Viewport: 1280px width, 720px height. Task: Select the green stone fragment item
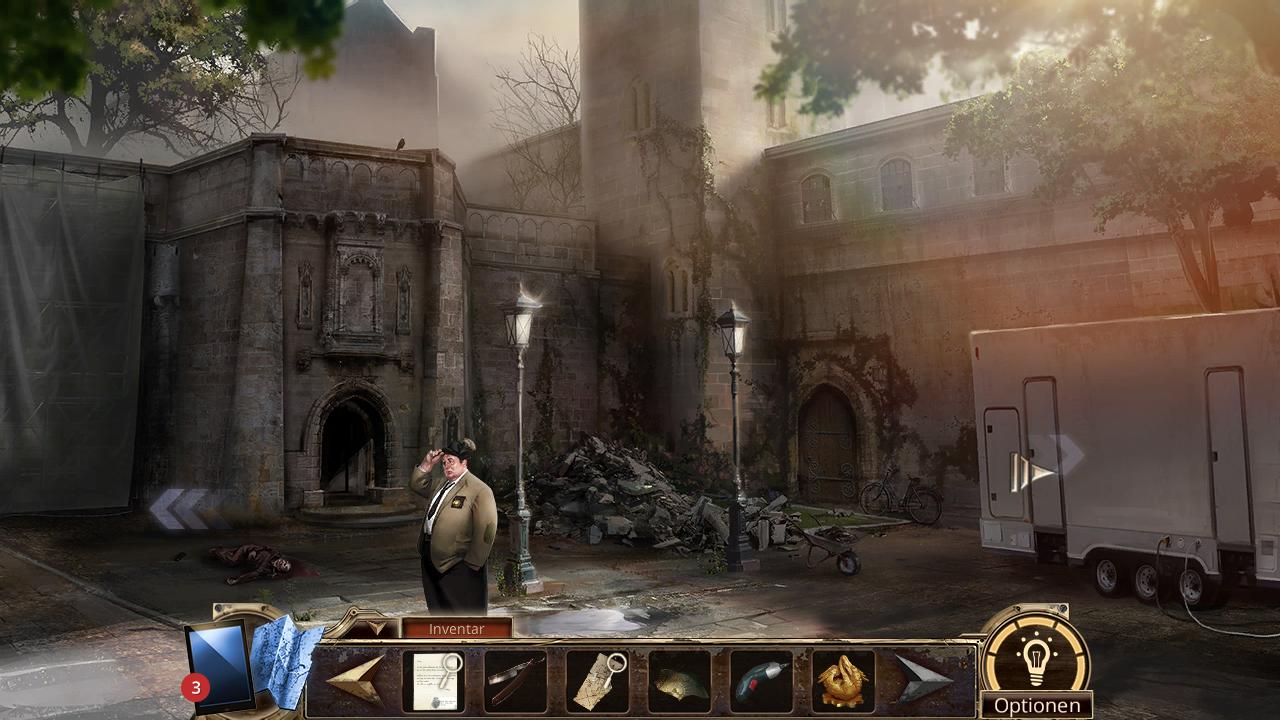coord(679,682)
